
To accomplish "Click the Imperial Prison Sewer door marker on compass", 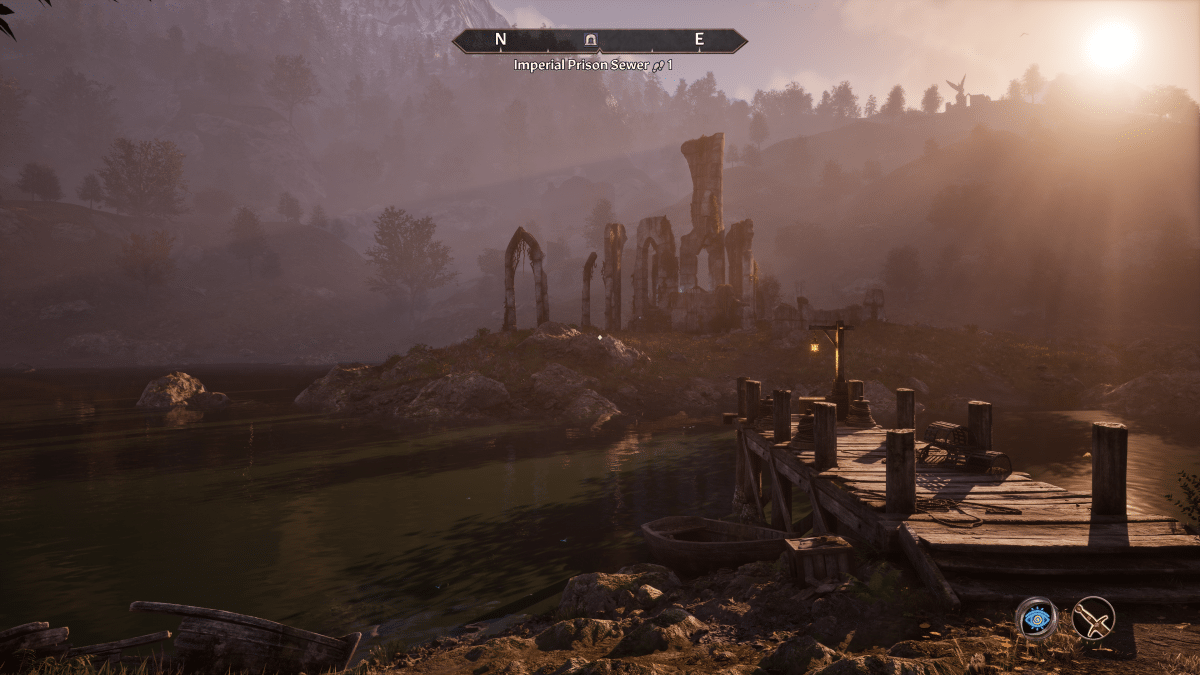I will 590,40.
